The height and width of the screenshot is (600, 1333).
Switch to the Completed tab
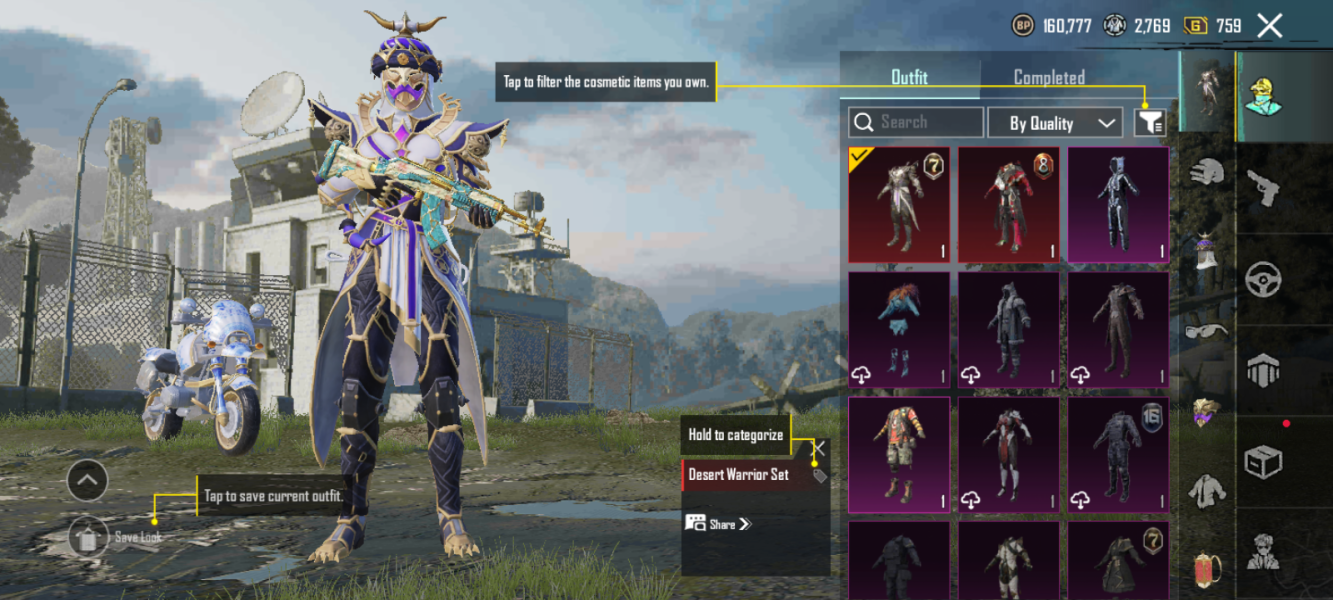[1049, 77]
